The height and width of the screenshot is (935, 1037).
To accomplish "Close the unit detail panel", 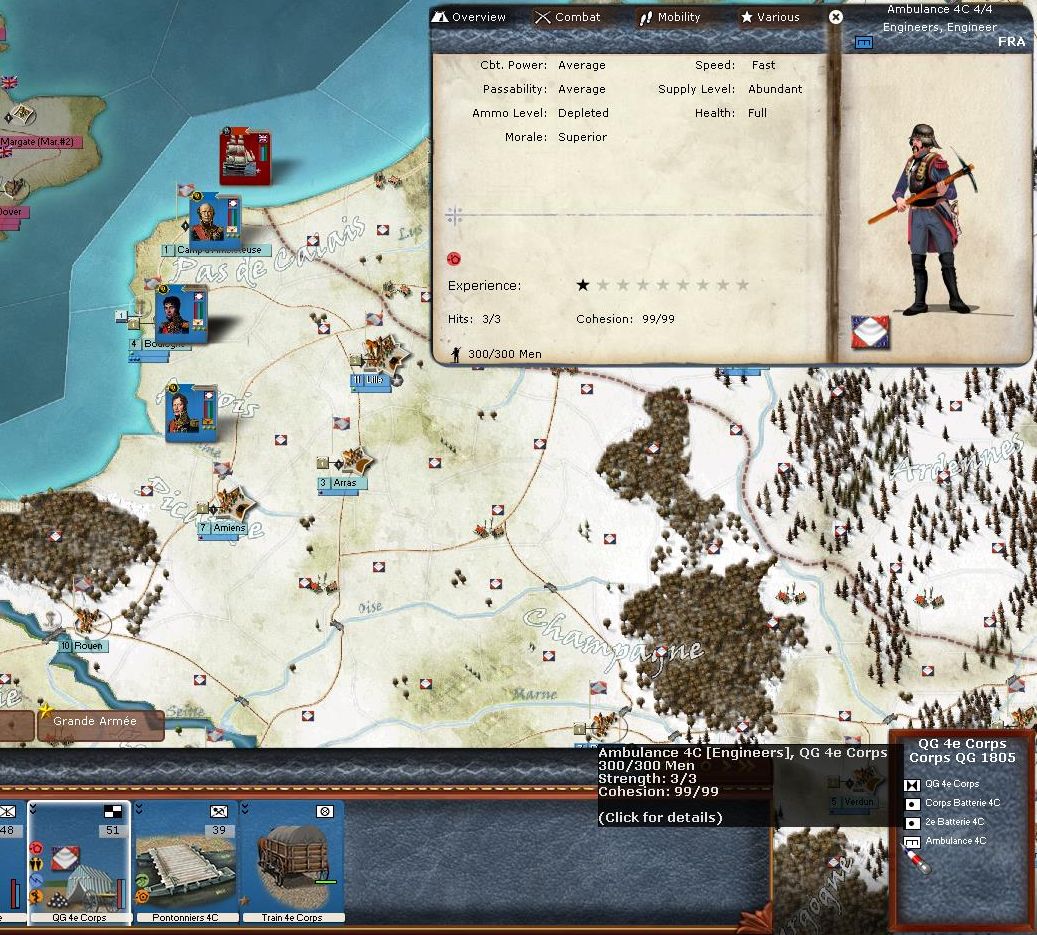I will tap(836, 17).
